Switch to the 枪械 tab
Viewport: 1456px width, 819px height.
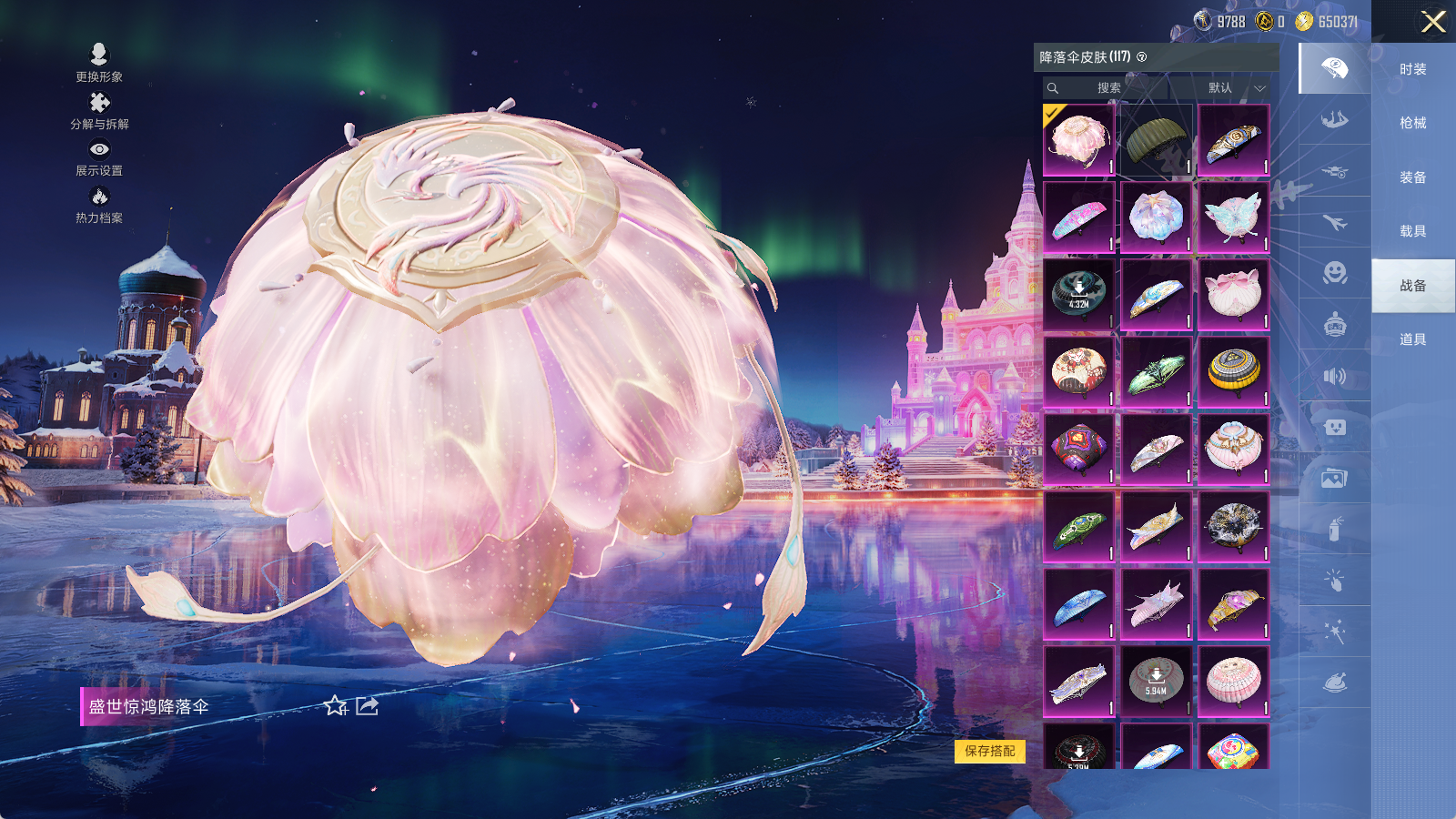[x=1412, y=123]
